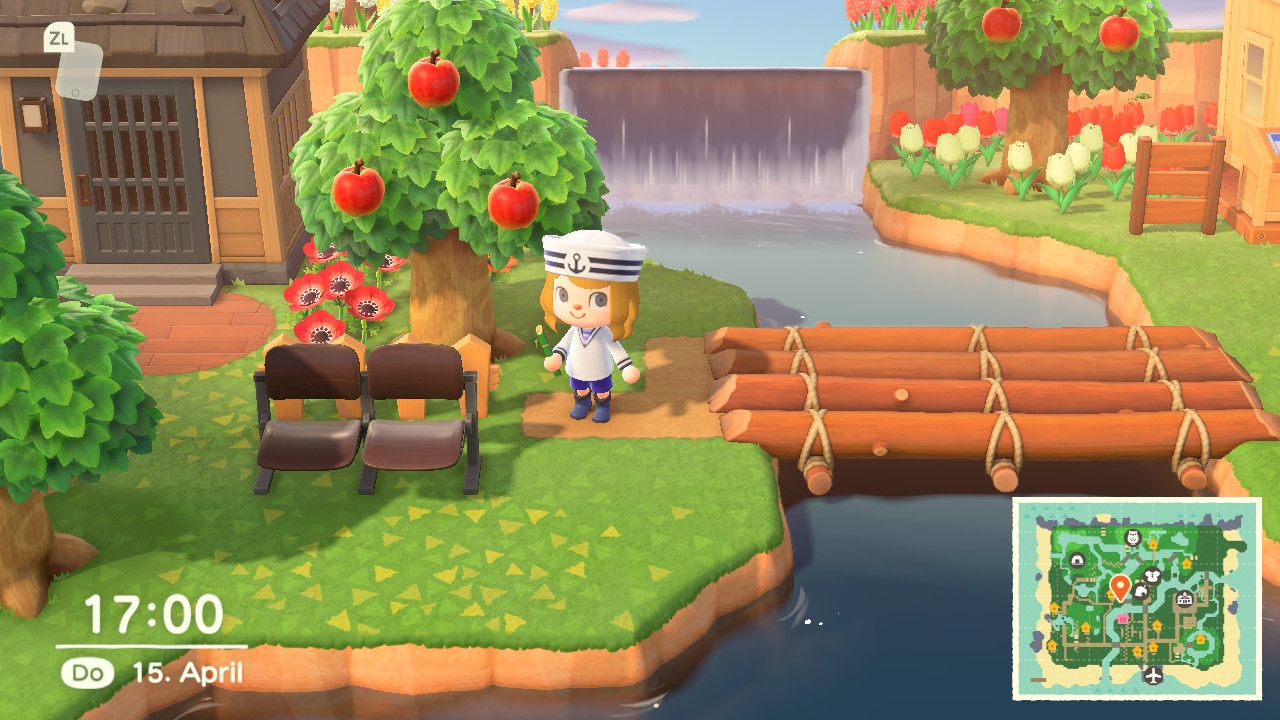The image size is (1280, 720).
Task: Select the airport airplane marker on minimap
Action: point(1153,676)
